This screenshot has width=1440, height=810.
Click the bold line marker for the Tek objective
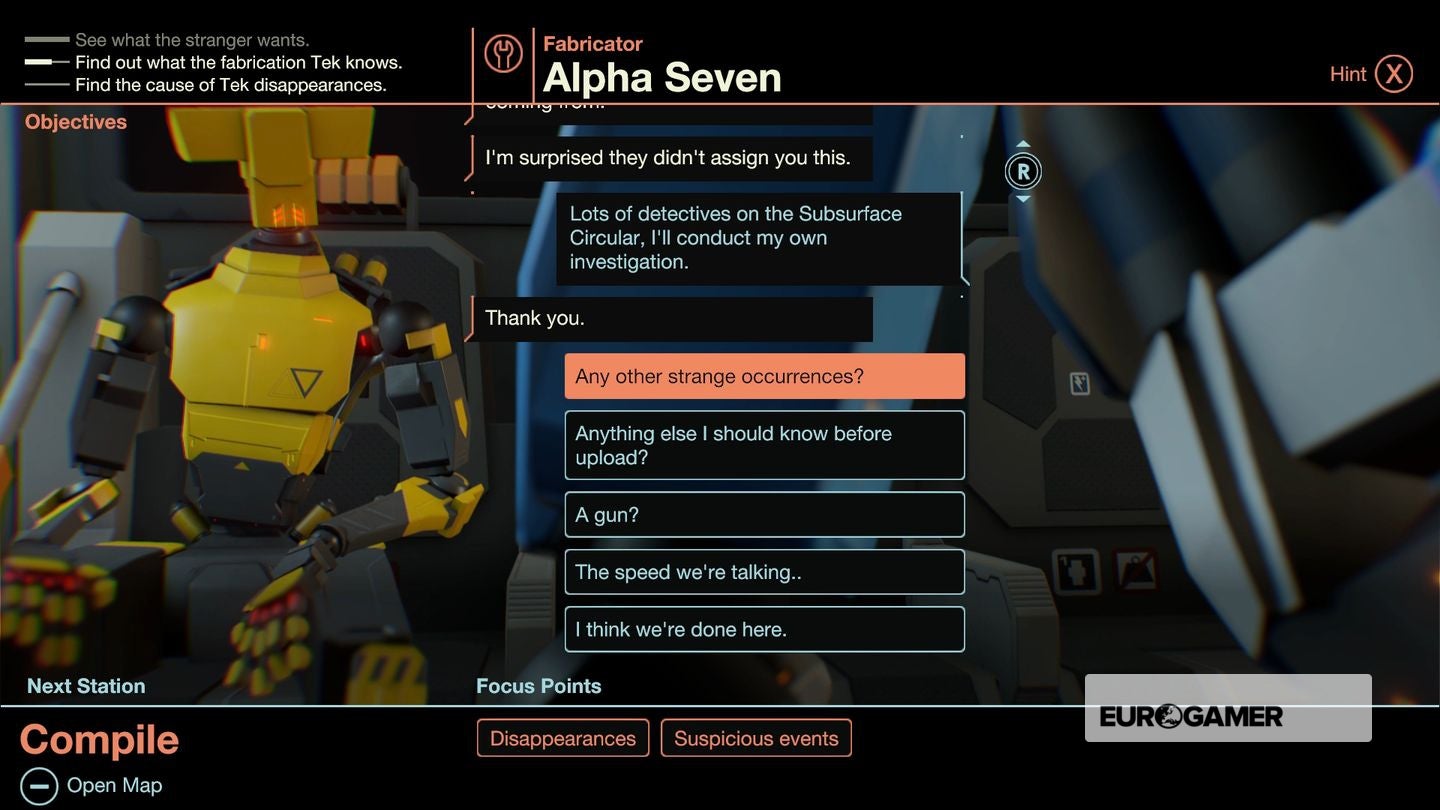point(46,62)
